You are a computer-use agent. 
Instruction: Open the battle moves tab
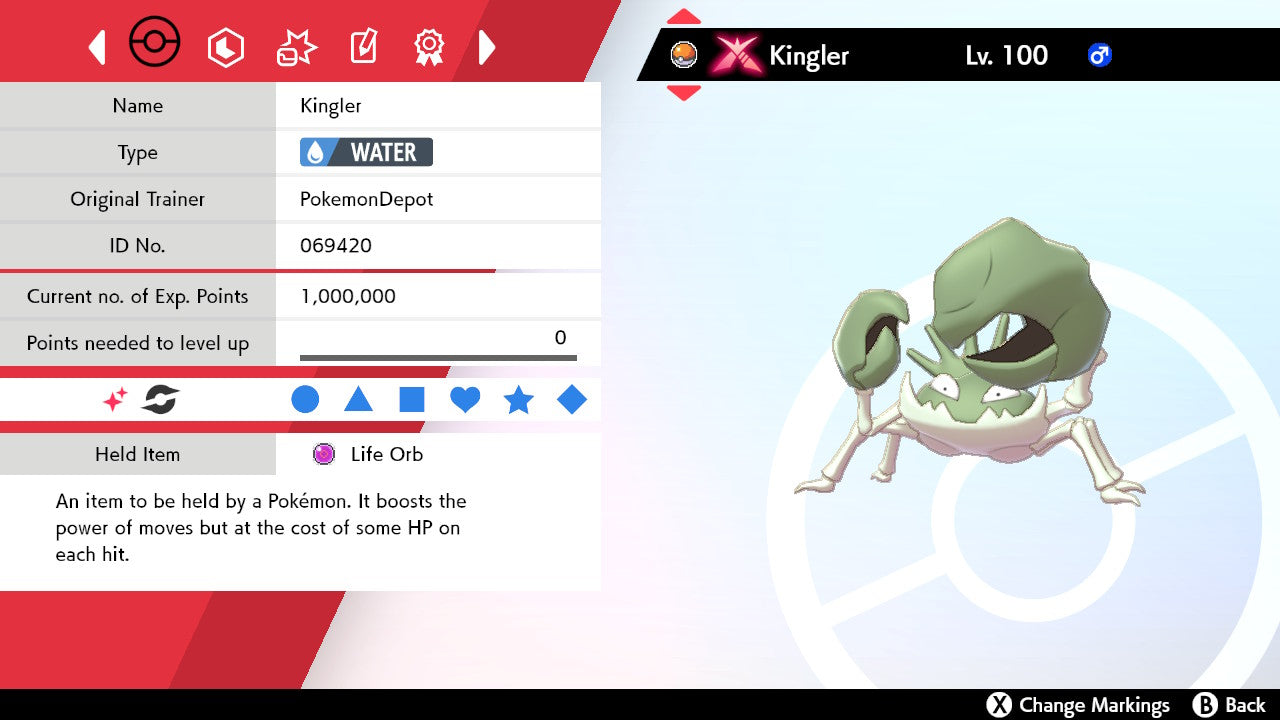pos(296,47)
